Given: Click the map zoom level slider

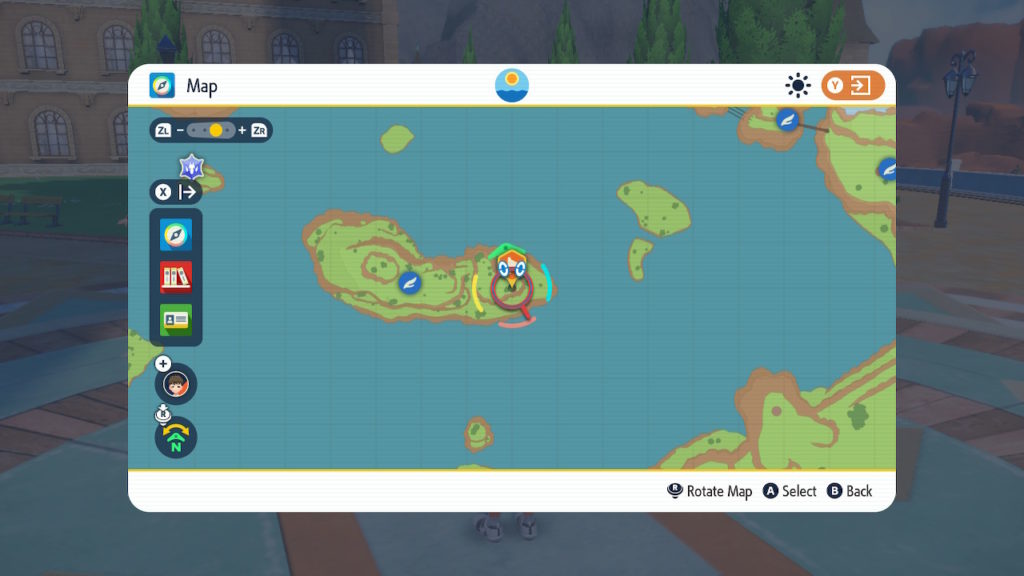Looking at the screenshot, I should [x=211, y=130].
